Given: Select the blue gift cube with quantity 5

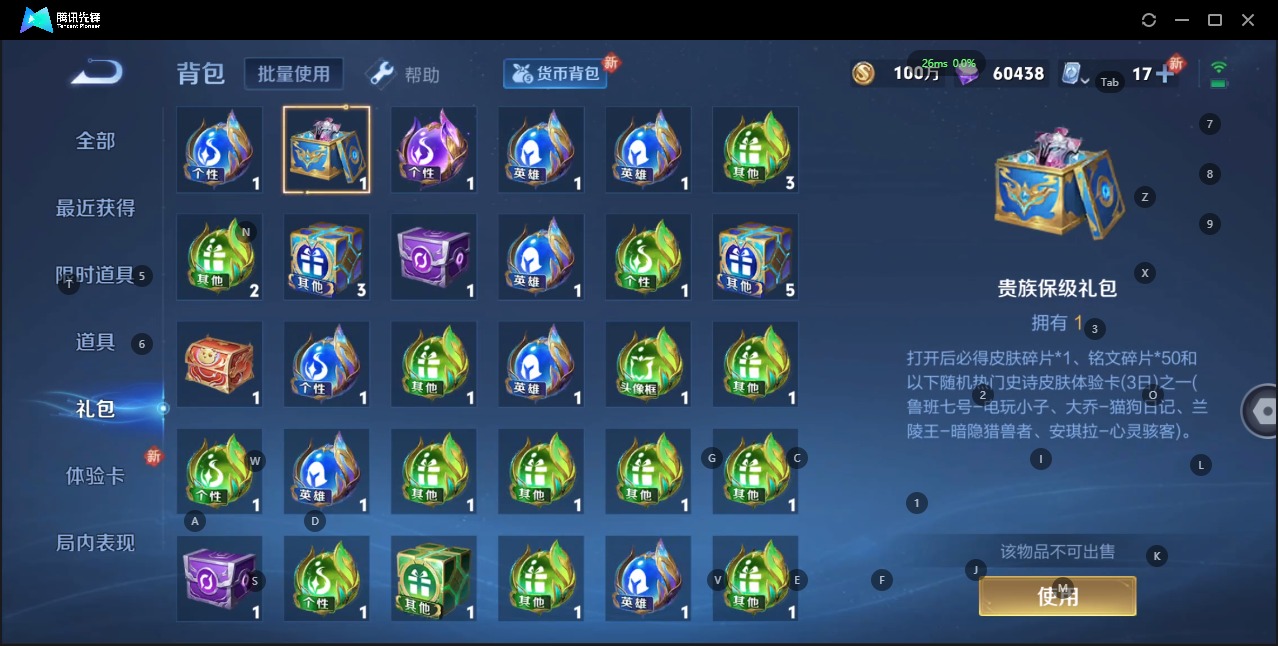Looking at the screenshot, I should (x=755, y=257).
